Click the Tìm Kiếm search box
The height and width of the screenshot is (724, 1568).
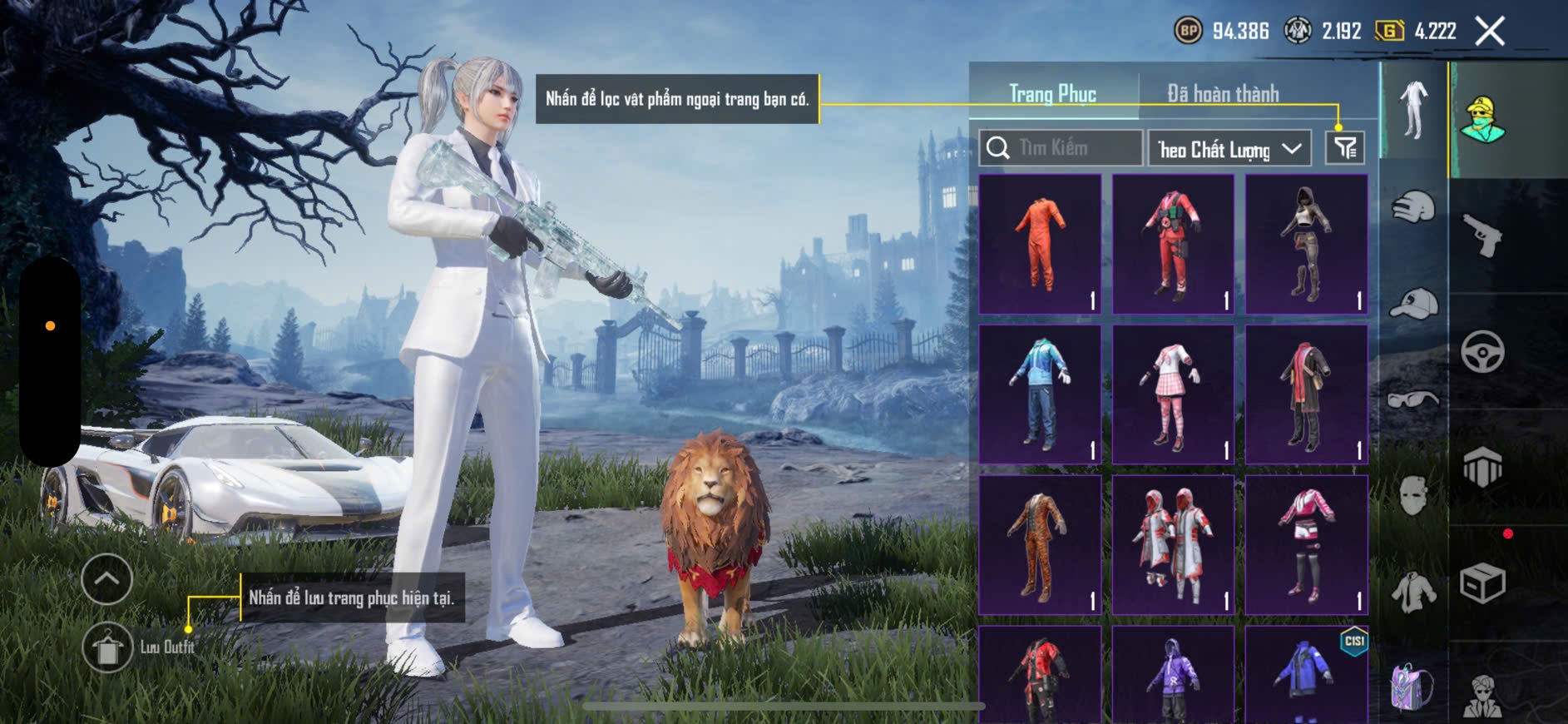[x=1061, y=148]
